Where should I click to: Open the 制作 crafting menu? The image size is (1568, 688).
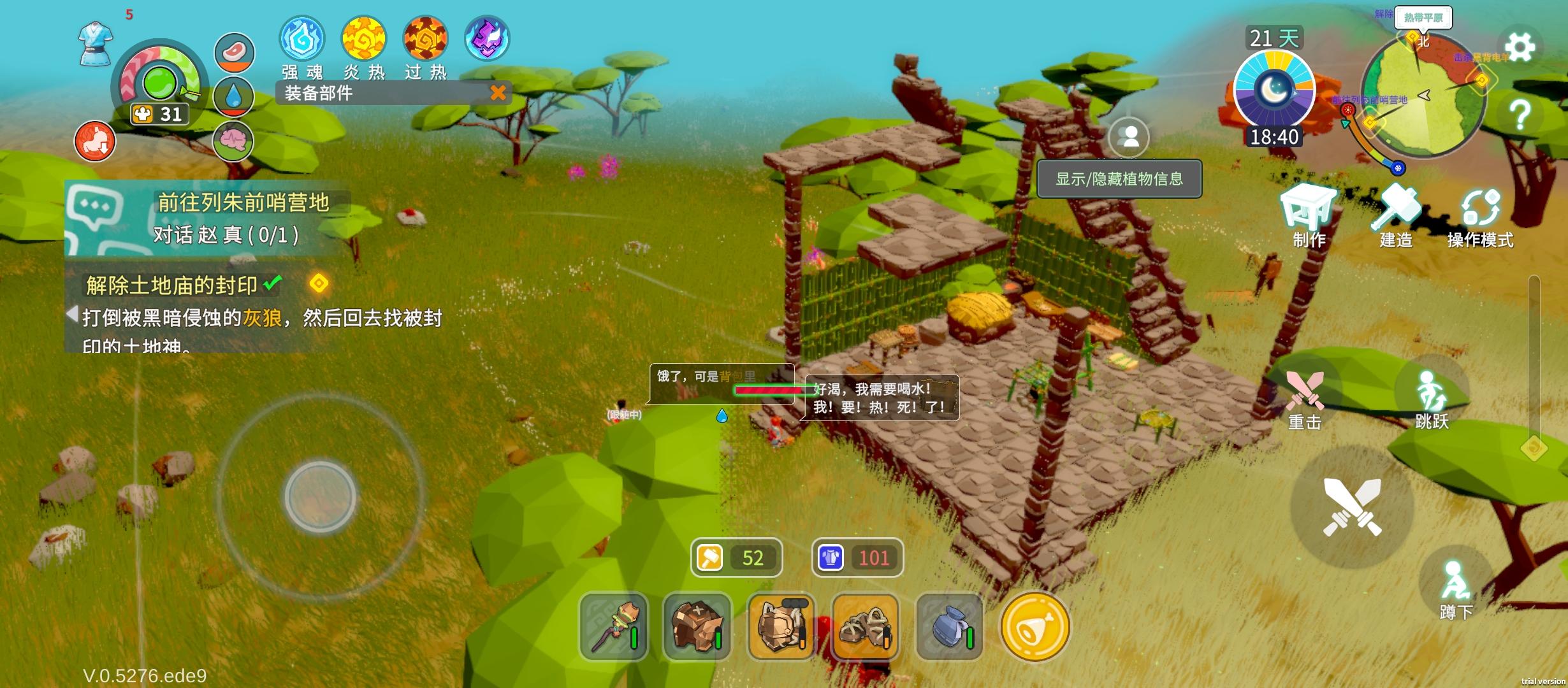click(1309, 213)
